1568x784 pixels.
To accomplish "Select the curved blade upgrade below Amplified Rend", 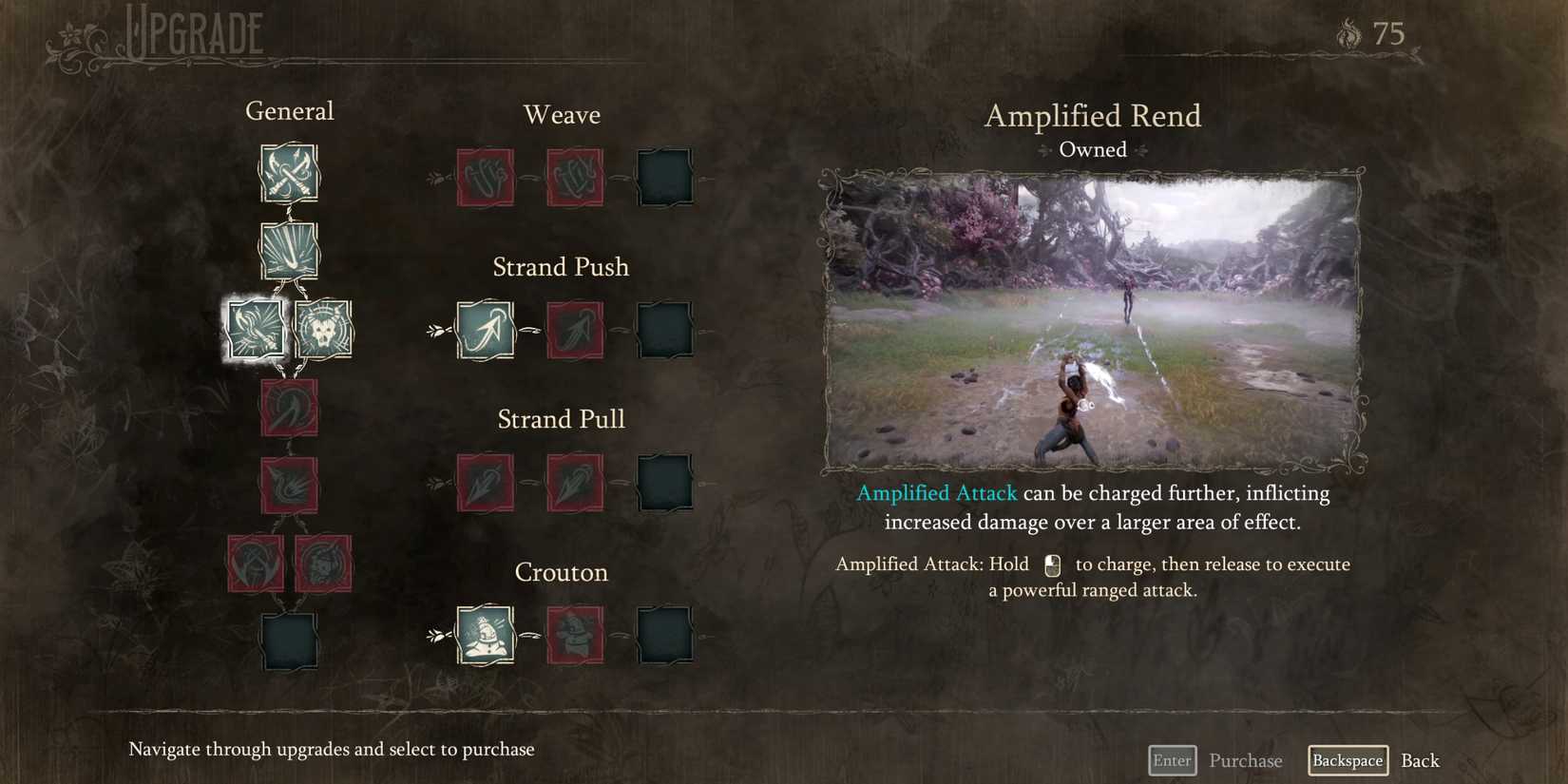I will tap(289, 409).
